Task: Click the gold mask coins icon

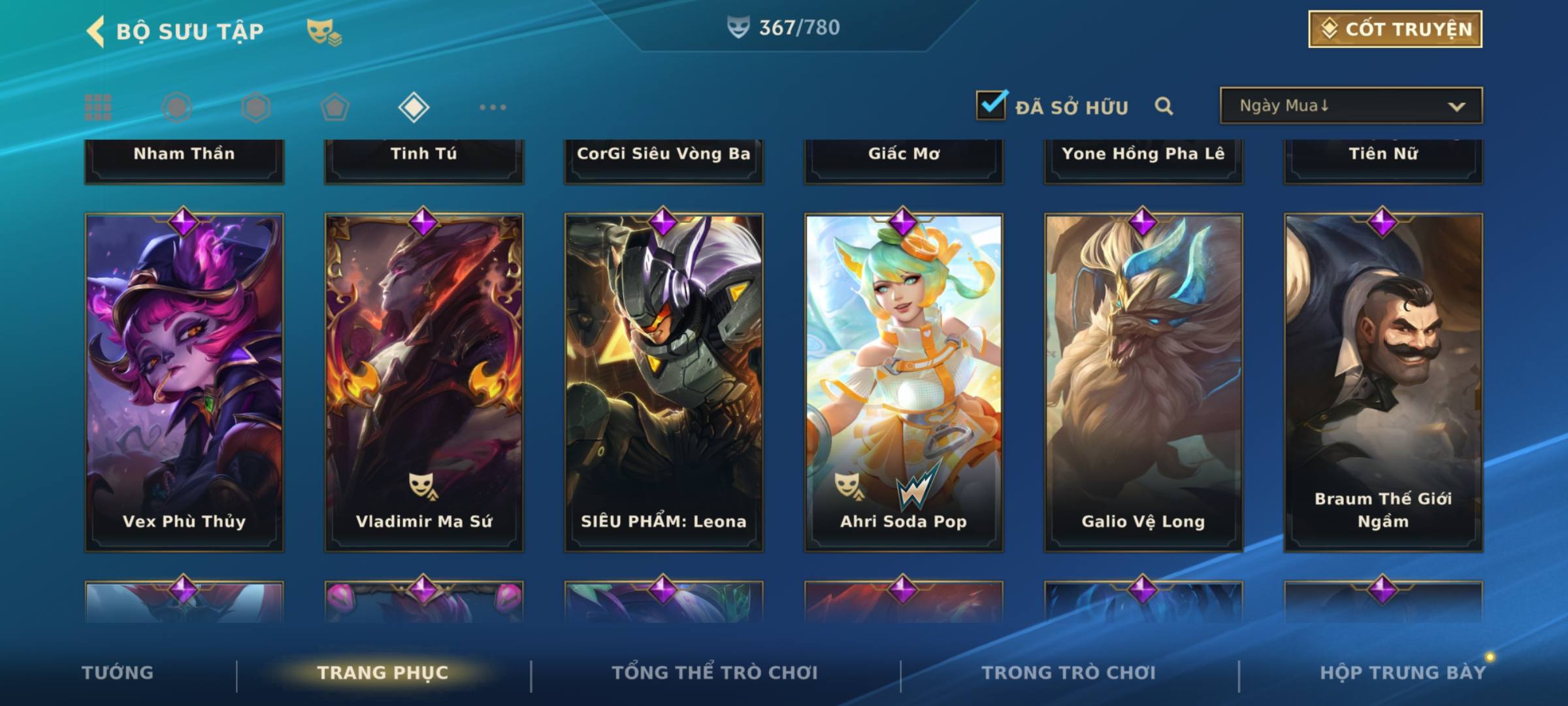Action: [324, 31]
